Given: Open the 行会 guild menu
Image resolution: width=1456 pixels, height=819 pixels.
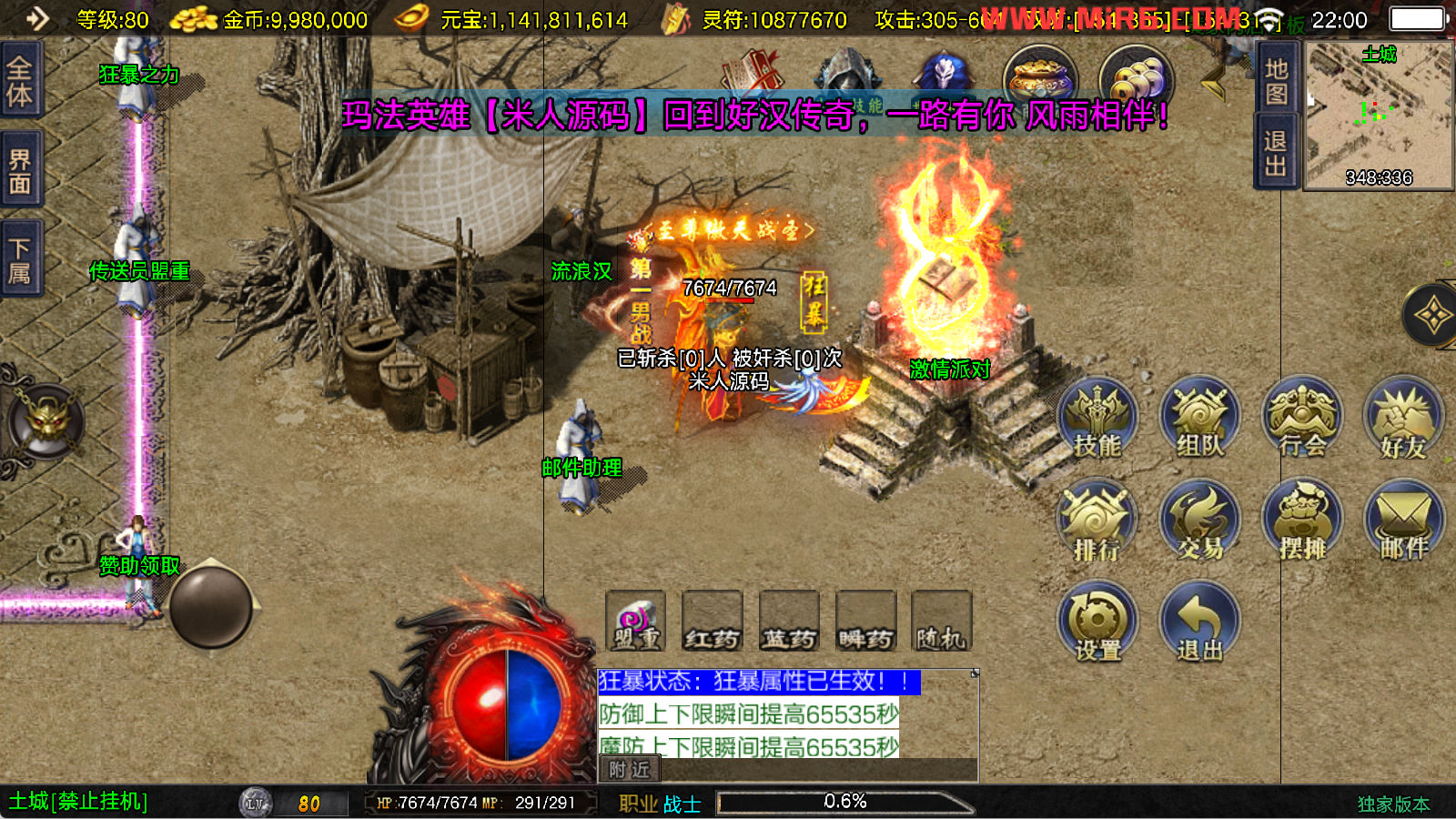Looking at the screenshot, I should click(1301, 419).
